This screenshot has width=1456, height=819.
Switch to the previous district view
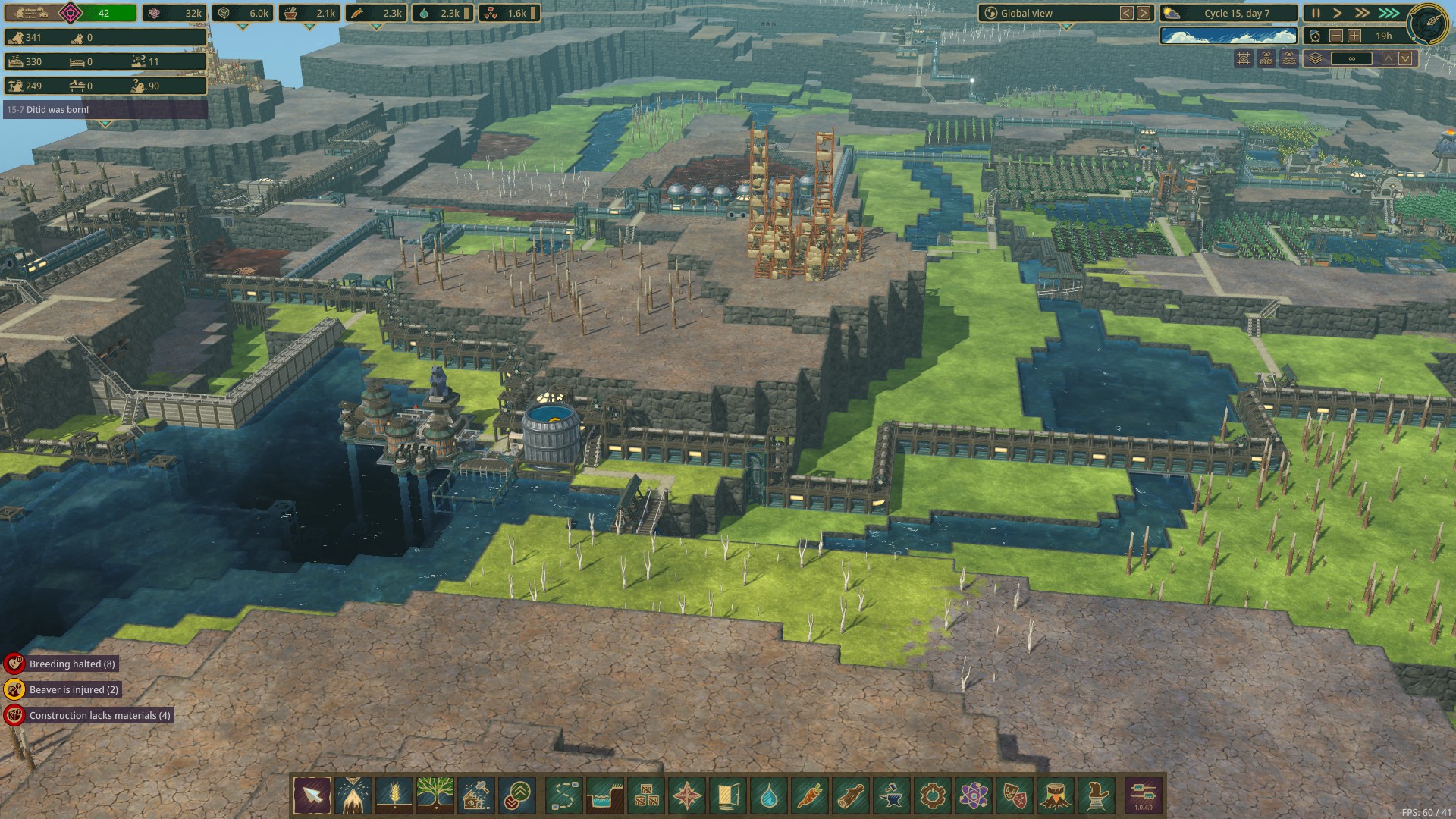point(1127,13)
